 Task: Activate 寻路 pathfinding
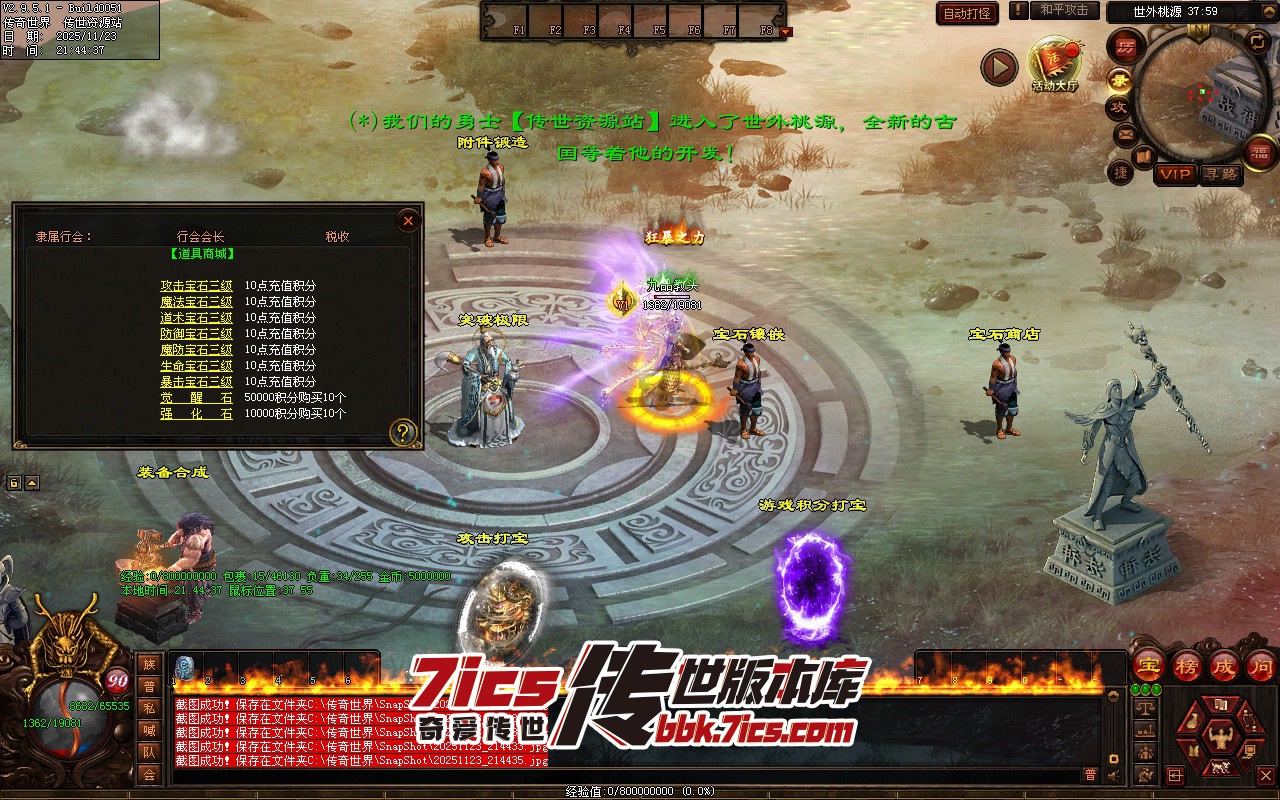pyautogui.click(x=1220, y=174)
